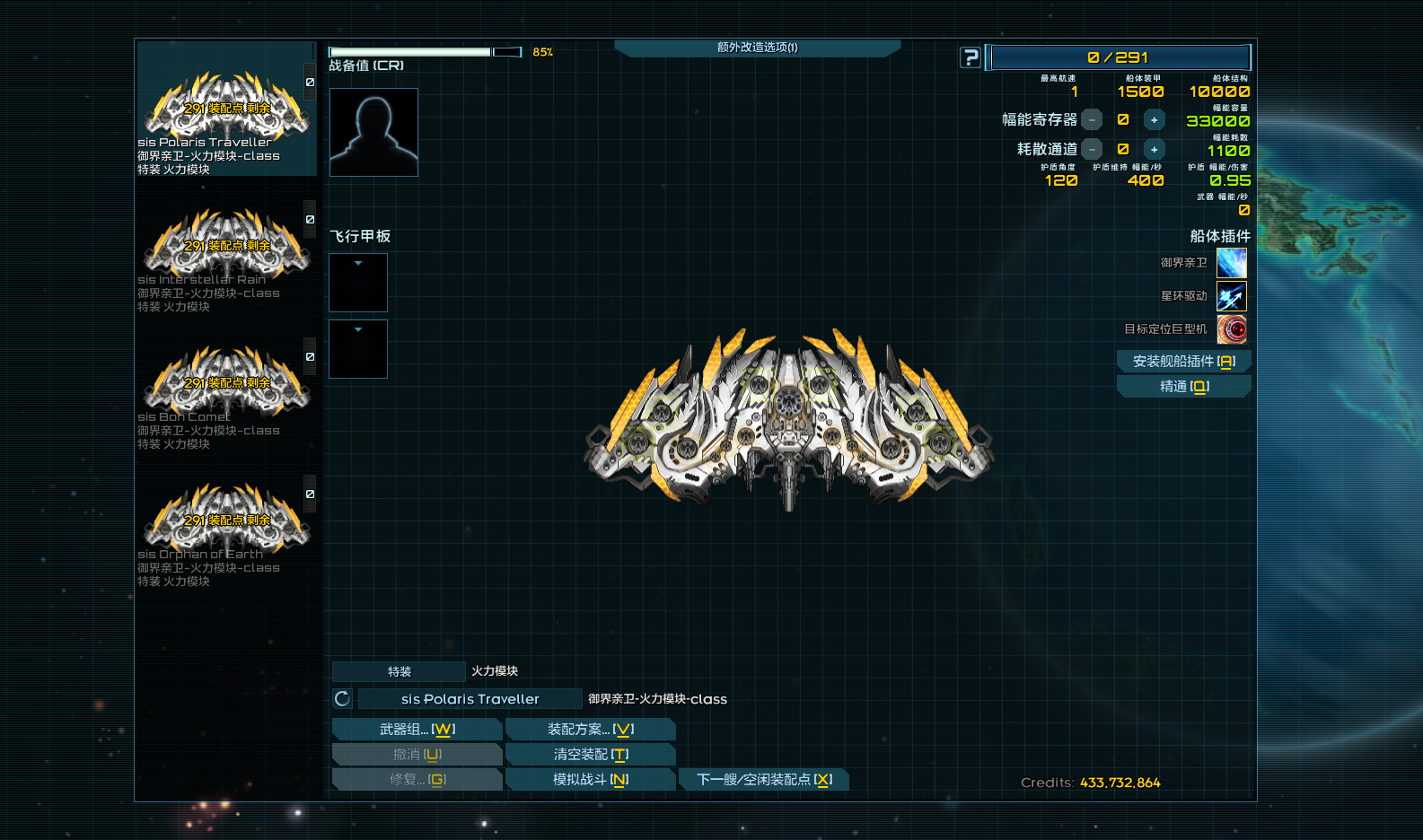Open the officer portrait slot
1423x840 pixels.
[373, 132]
